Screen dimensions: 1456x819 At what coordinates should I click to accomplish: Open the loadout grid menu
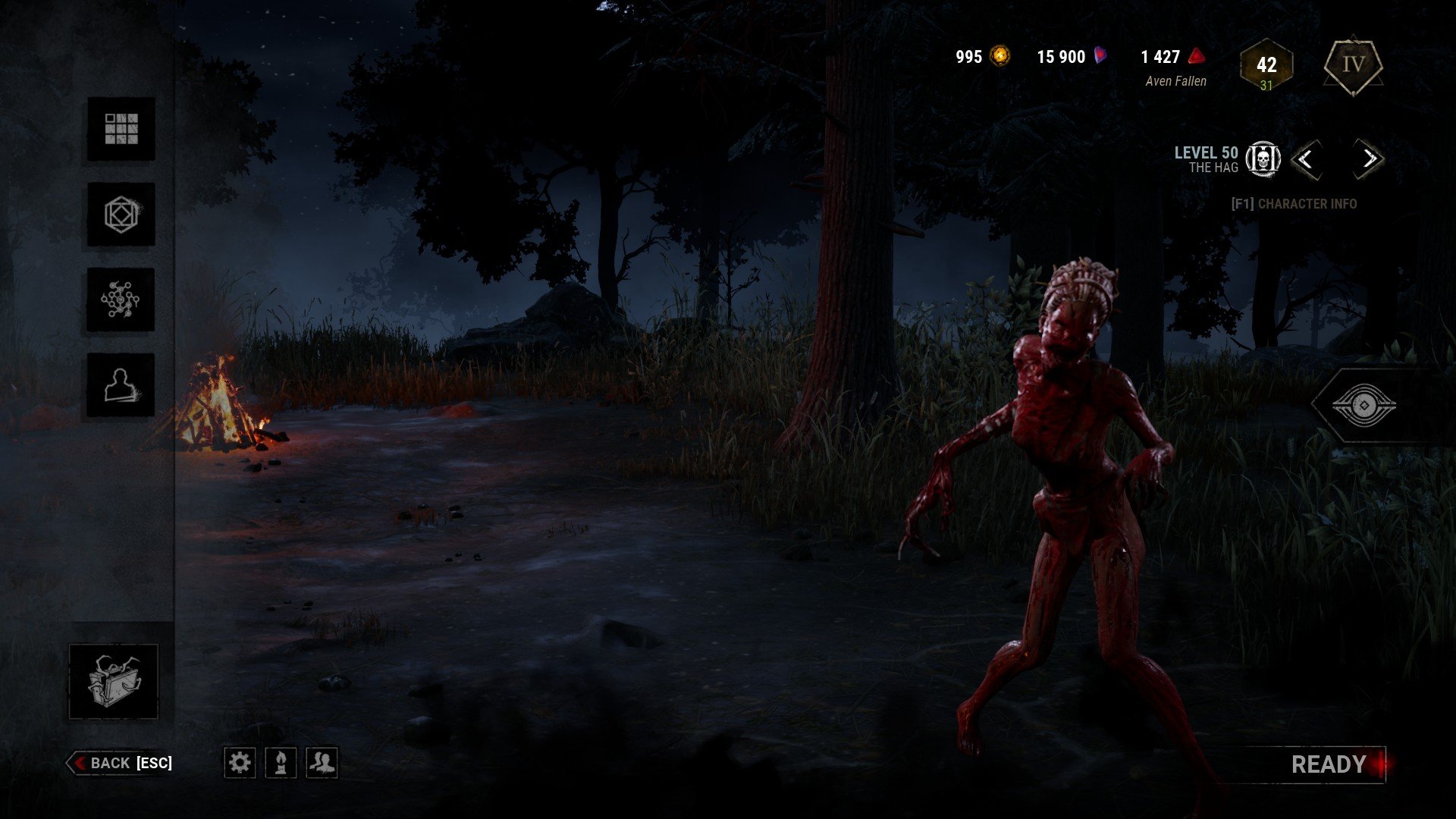point(121,129)
